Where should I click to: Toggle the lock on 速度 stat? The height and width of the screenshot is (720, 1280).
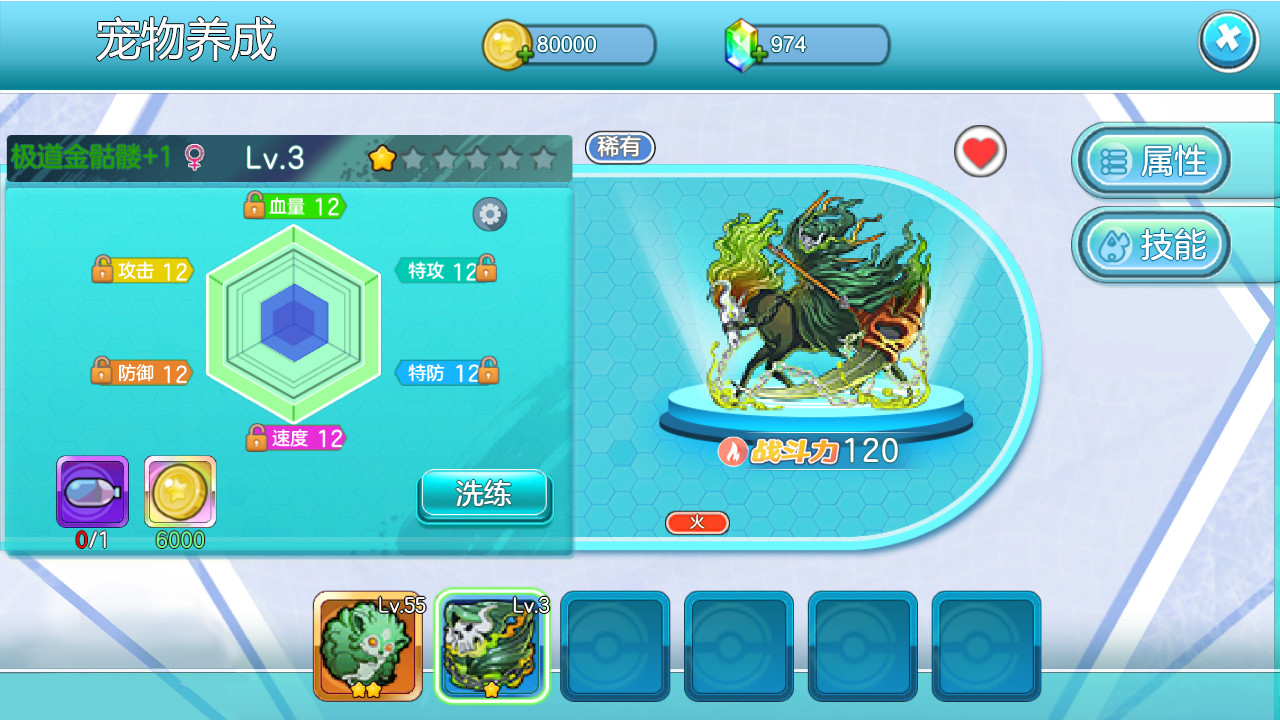pyautogui.click(x=257, y=438)
